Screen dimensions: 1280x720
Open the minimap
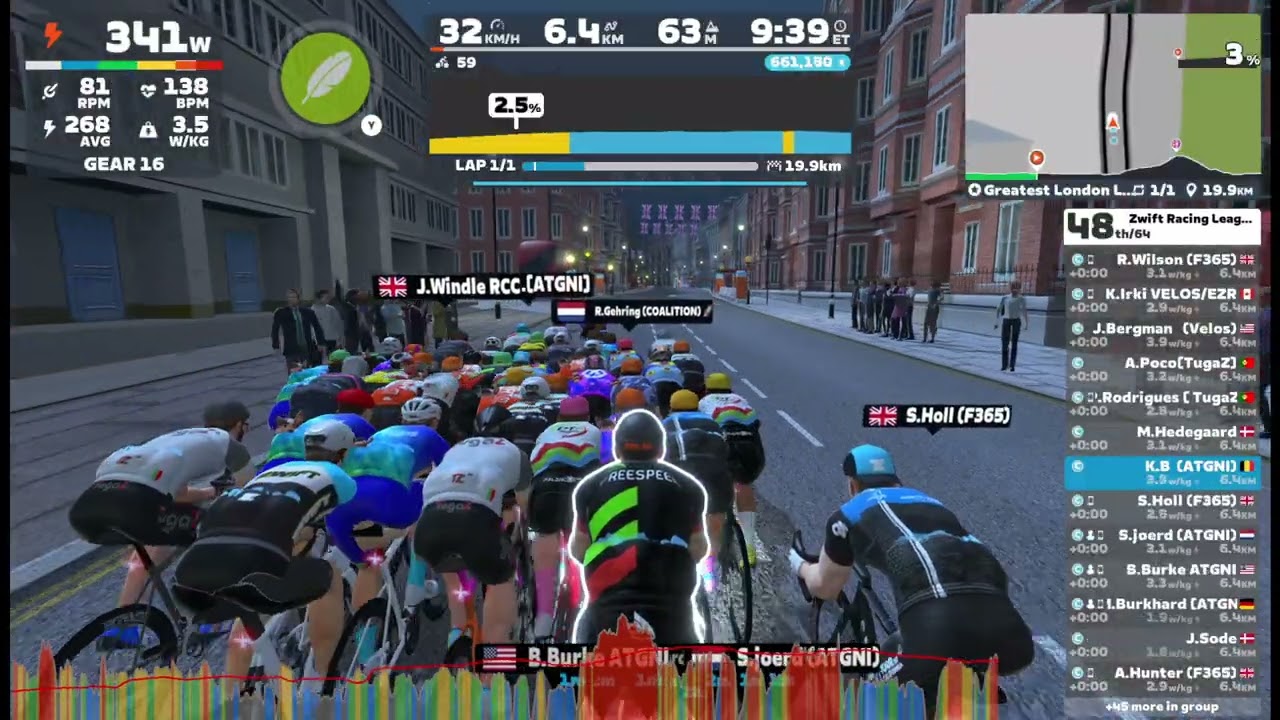tap(1112, 94)
